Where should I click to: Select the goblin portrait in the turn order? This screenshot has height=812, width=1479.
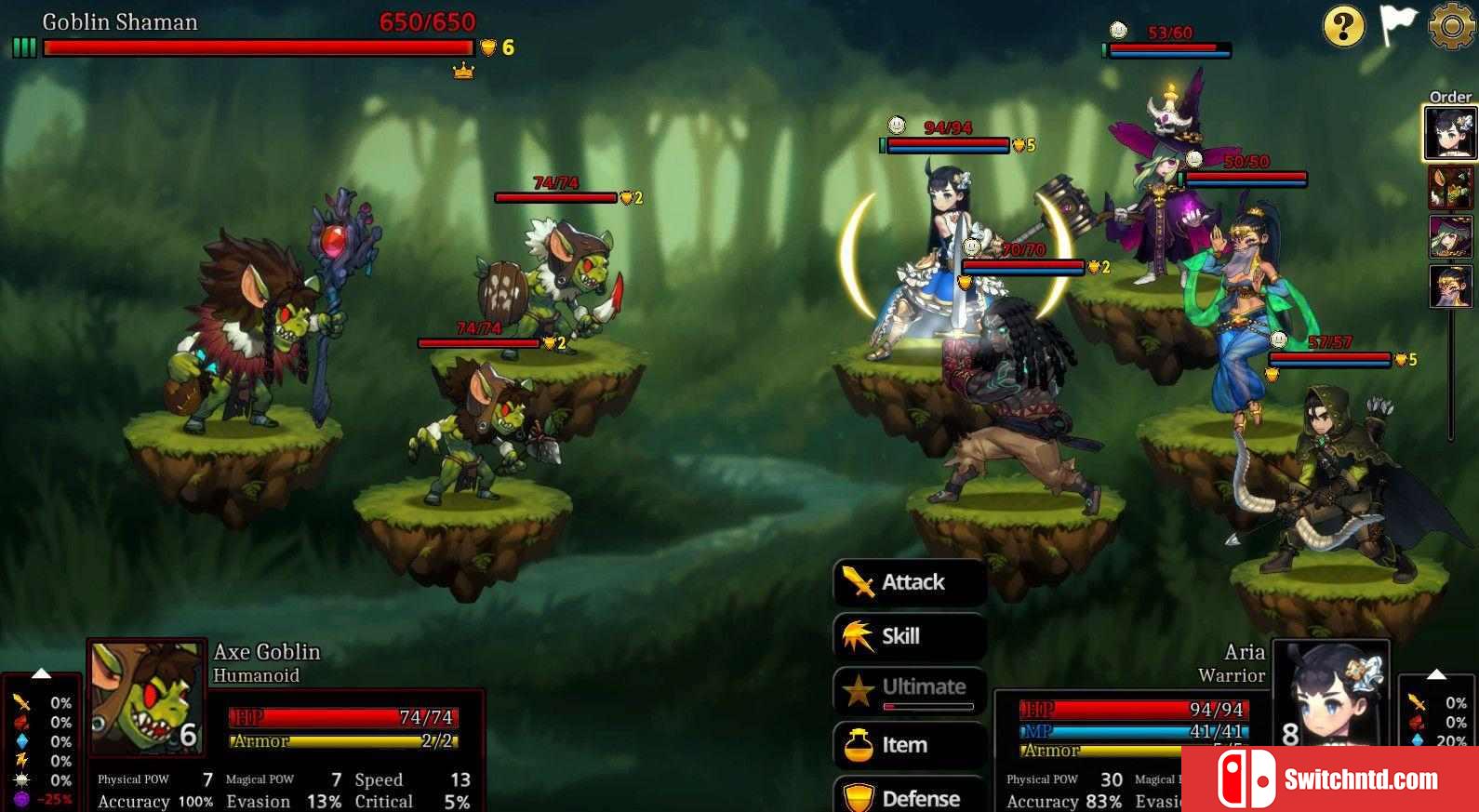[1450, 188]
